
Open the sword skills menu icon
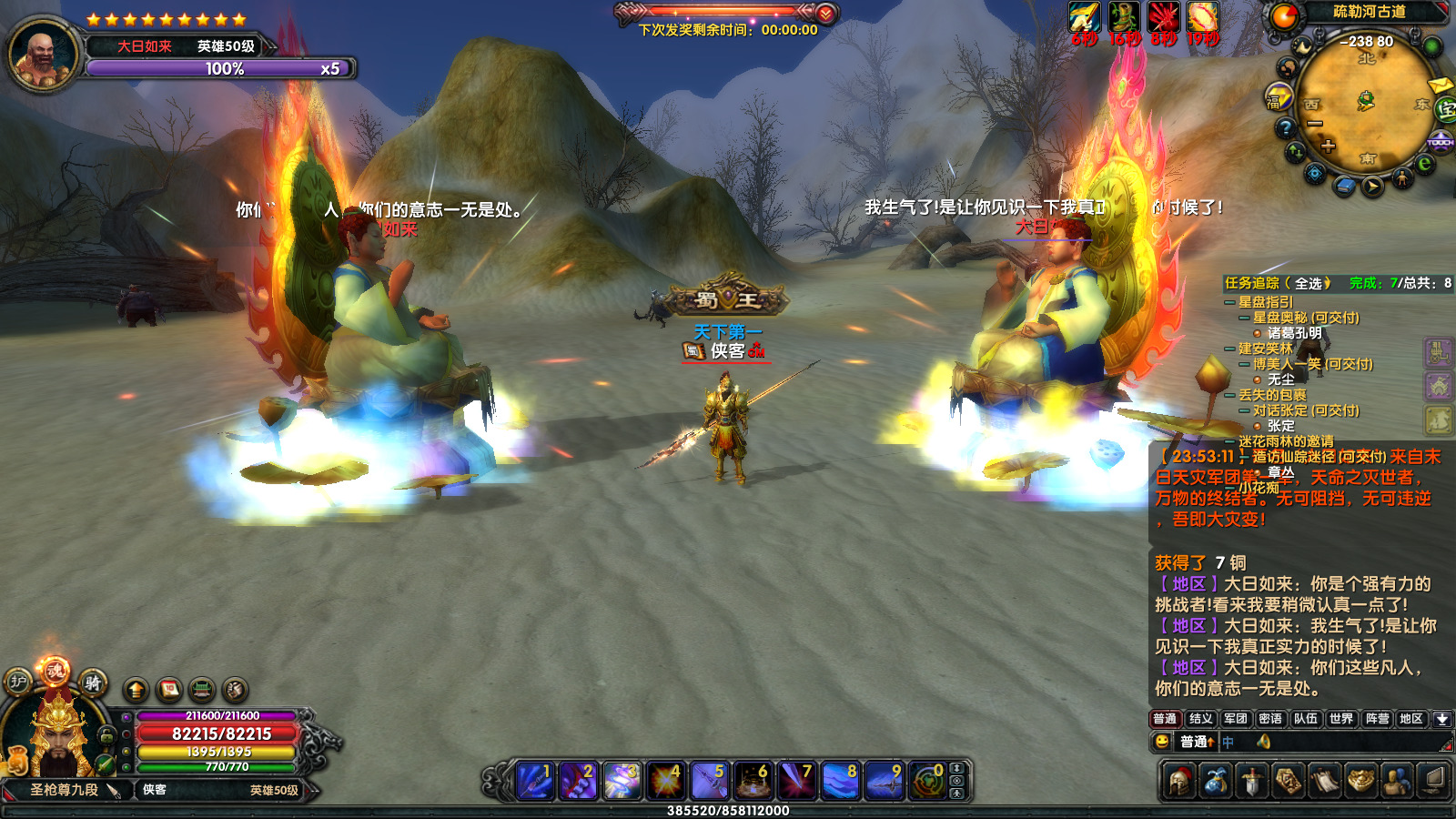tap(1252, 781)
